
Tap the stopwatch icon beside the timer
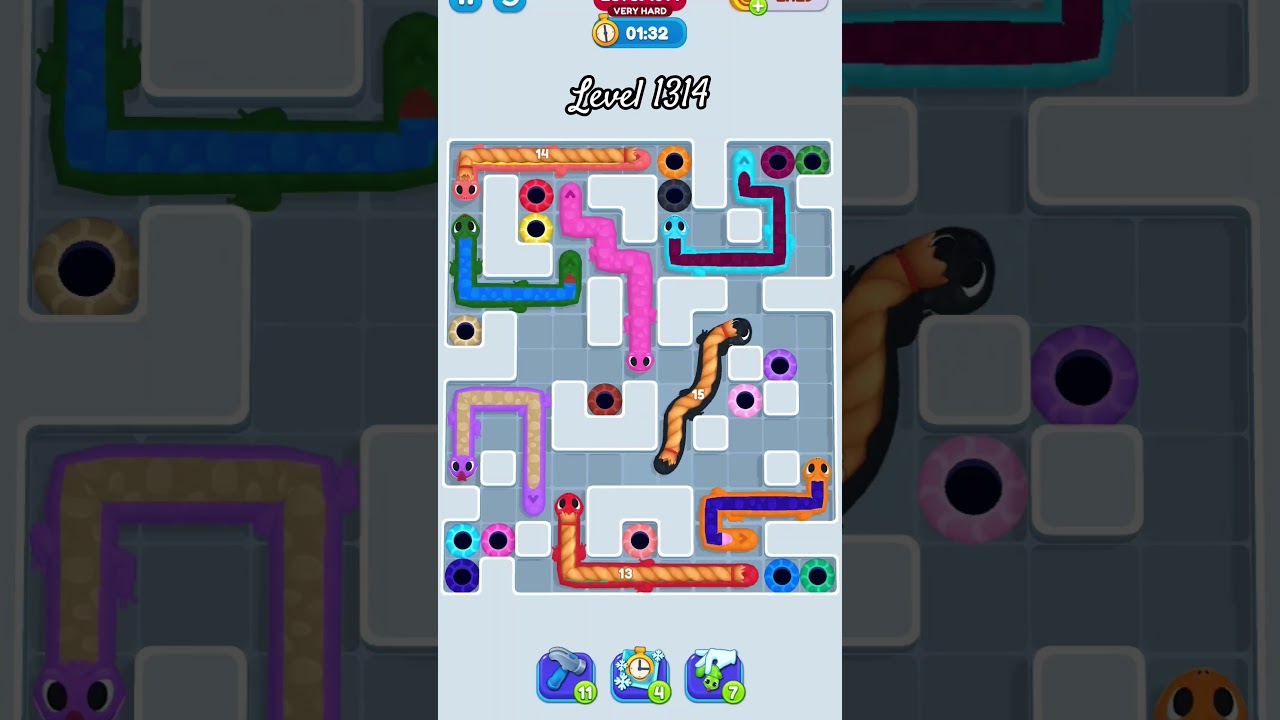(x=604, y=32)
